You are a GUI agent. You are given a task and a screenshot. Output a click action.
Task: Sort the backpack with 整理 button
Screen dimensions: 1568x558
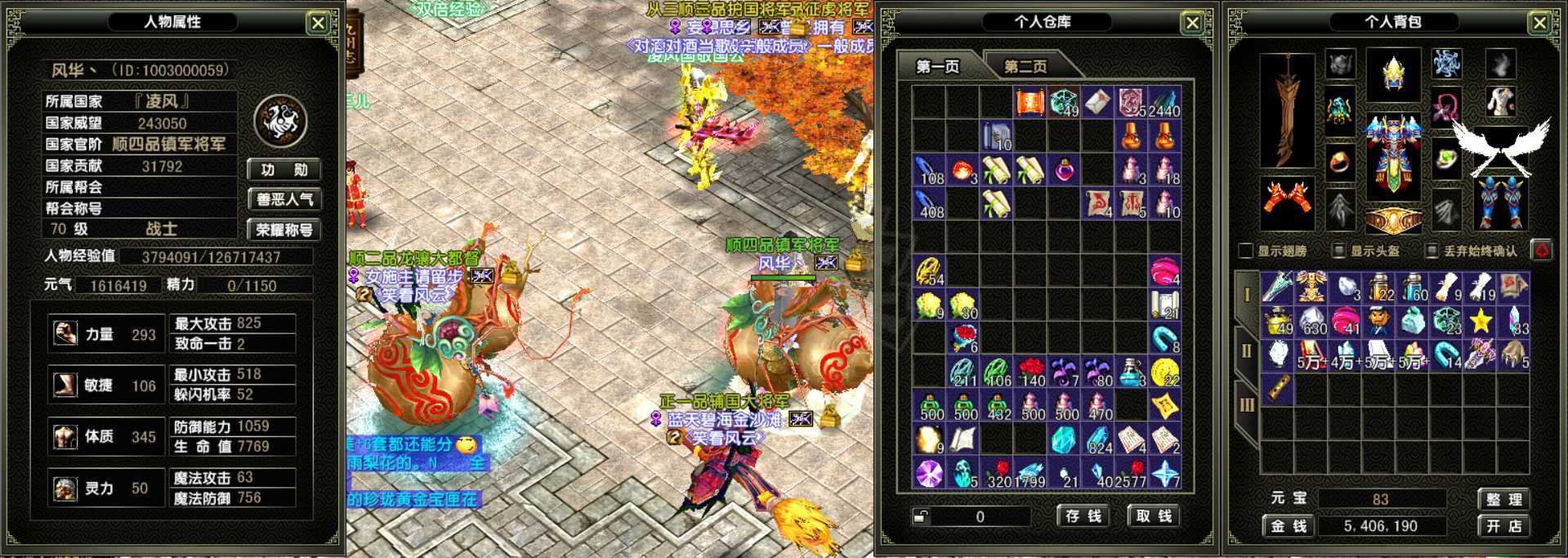click(x=1503, y=500)
